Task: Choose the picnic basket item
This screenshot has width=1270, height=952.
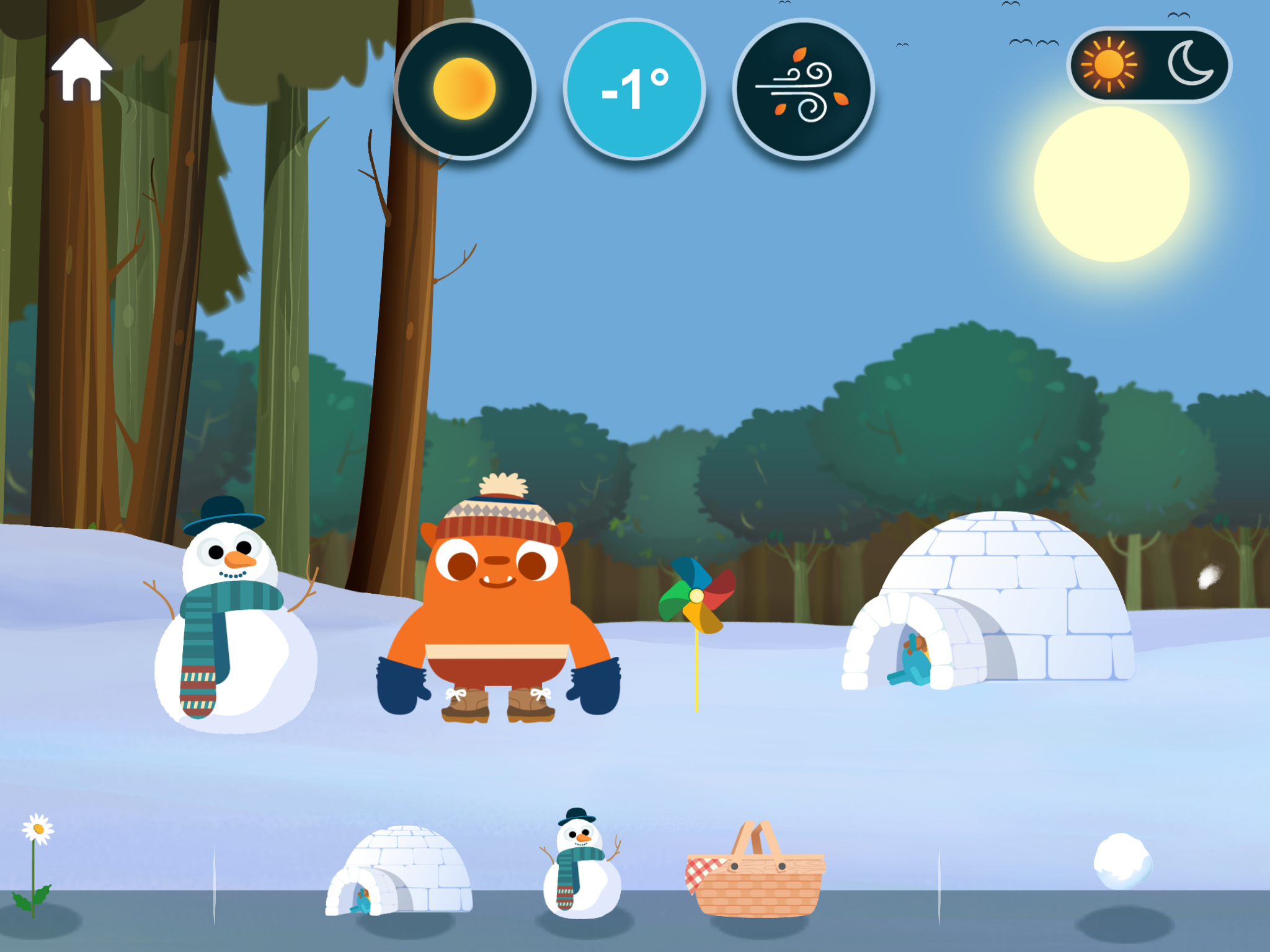Action: (x=756, y=870)
